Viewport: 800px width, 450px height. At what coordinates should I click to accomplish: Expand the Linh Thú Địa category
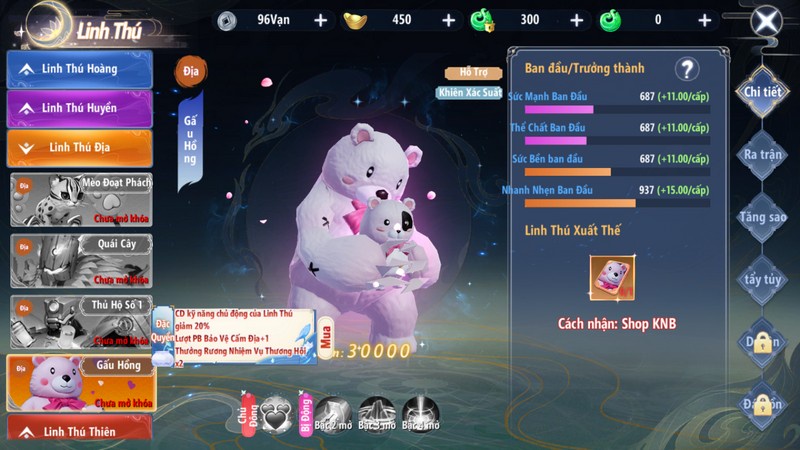click(x=80, y=148)
